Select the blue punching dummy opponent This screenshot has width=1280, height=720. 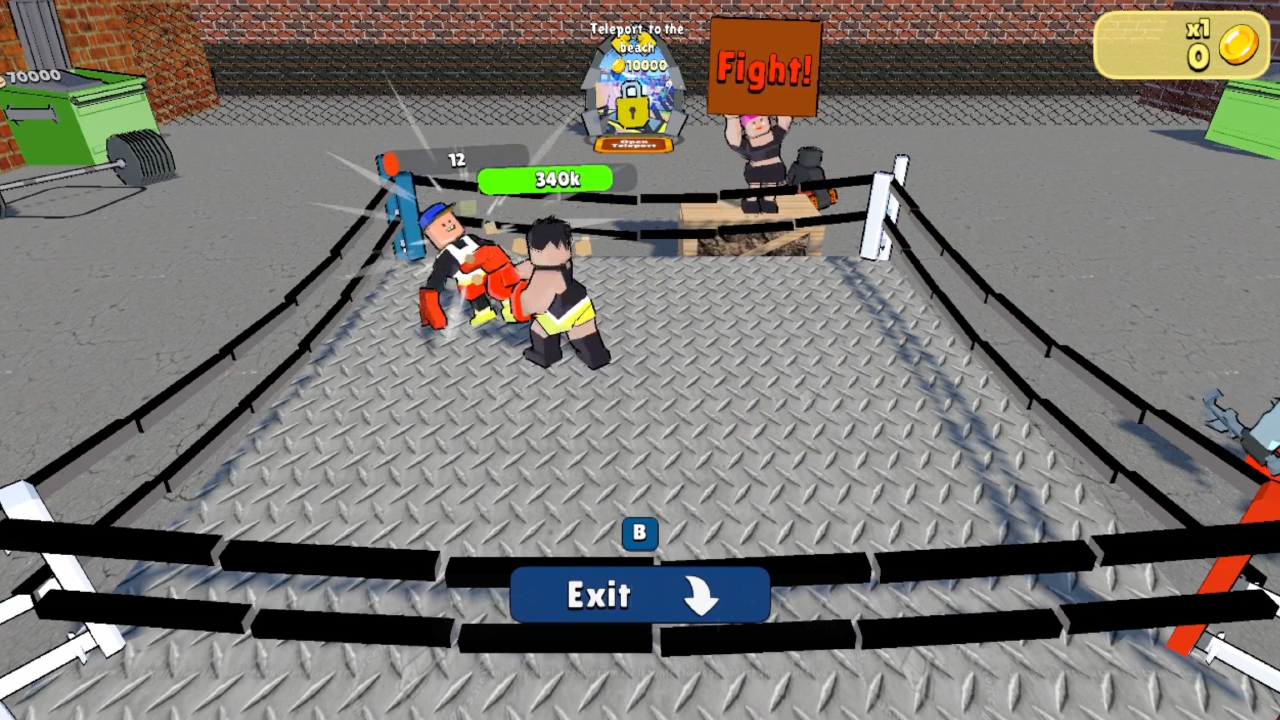400,200
